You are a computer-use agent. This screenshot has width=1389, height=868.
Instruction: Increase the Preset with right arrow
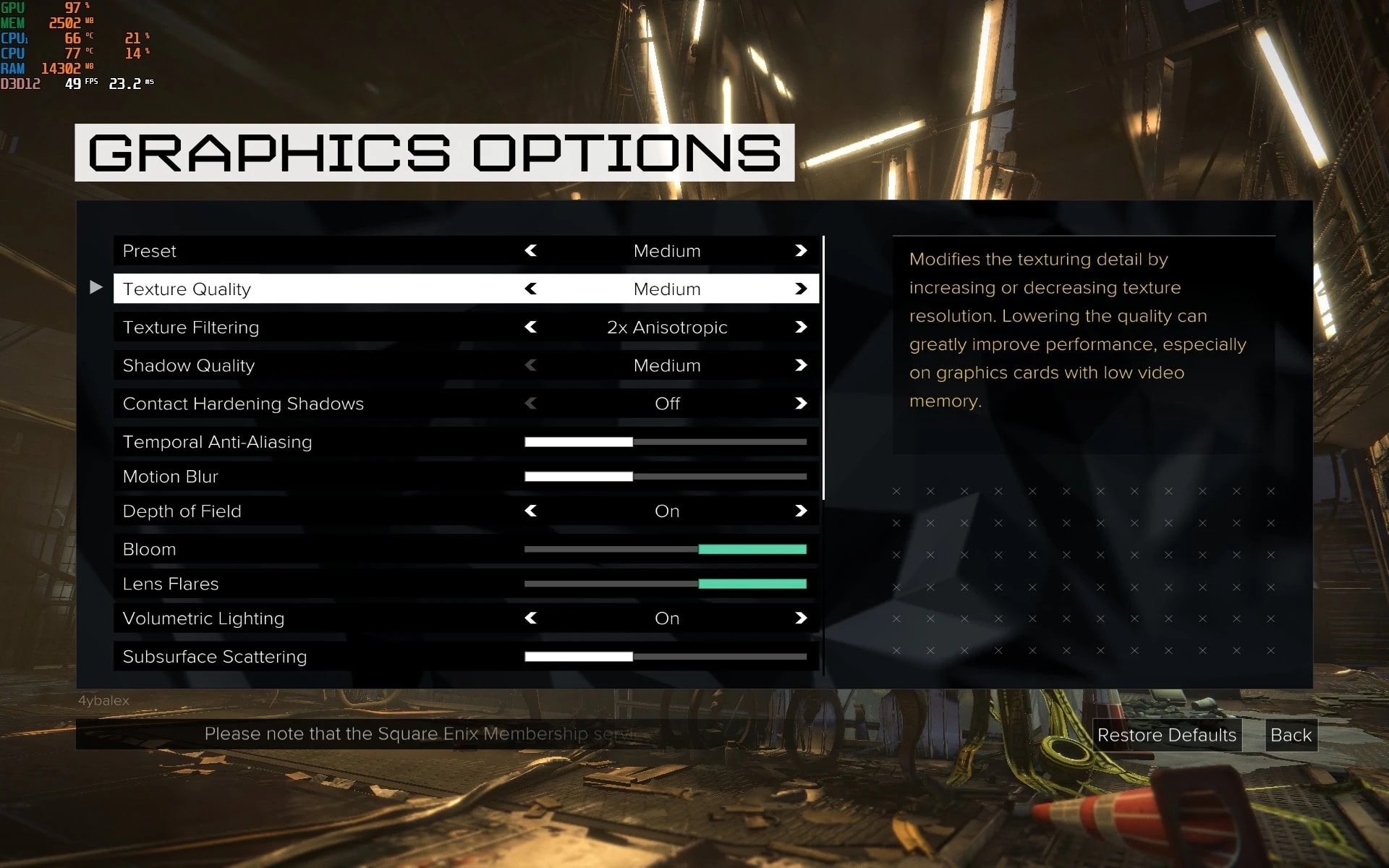(x=800, y=250)
